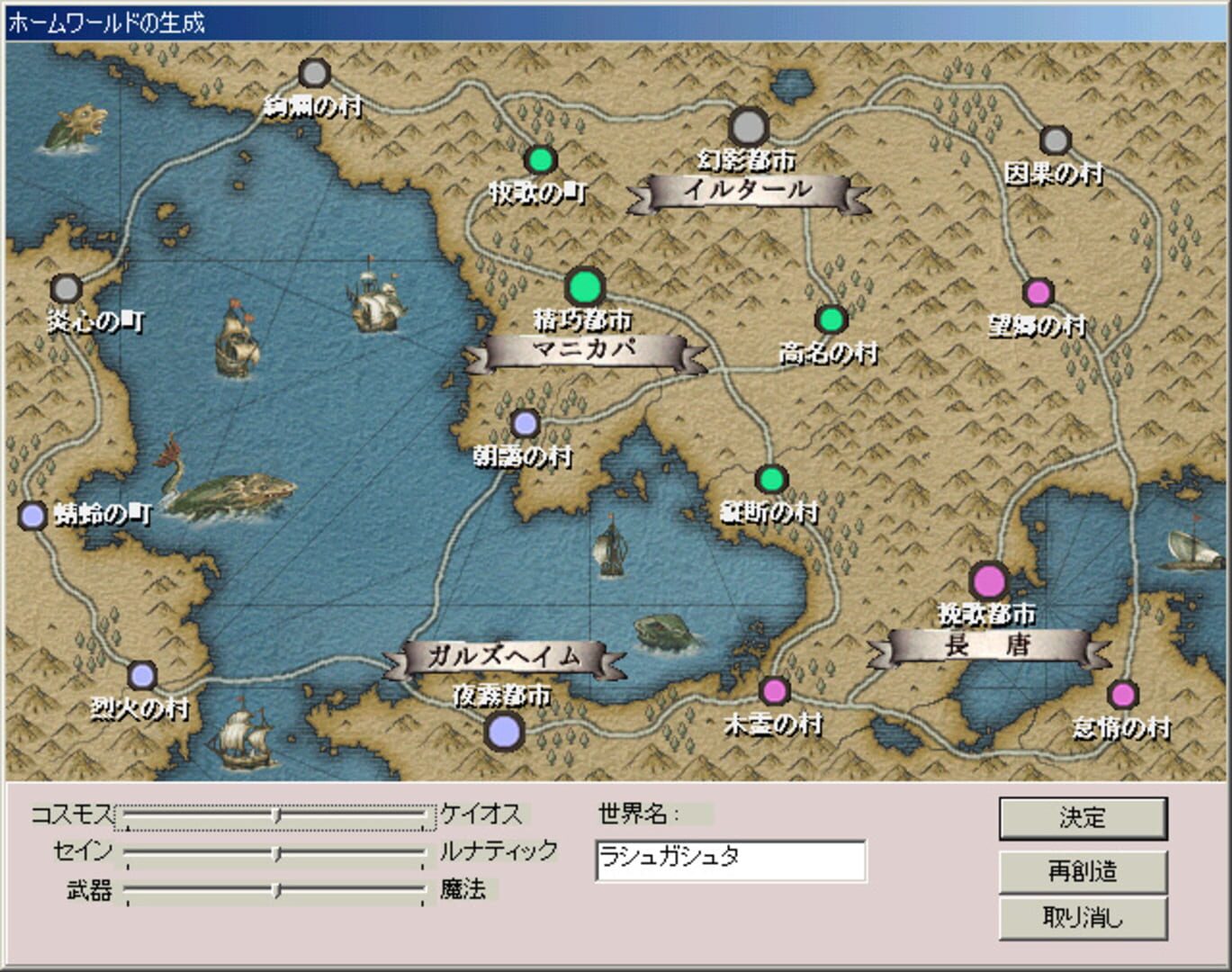Click inside the 世界名 name field
This screenshot has width=1232, height=972.
pyautogui.click(x=731, y=861)
